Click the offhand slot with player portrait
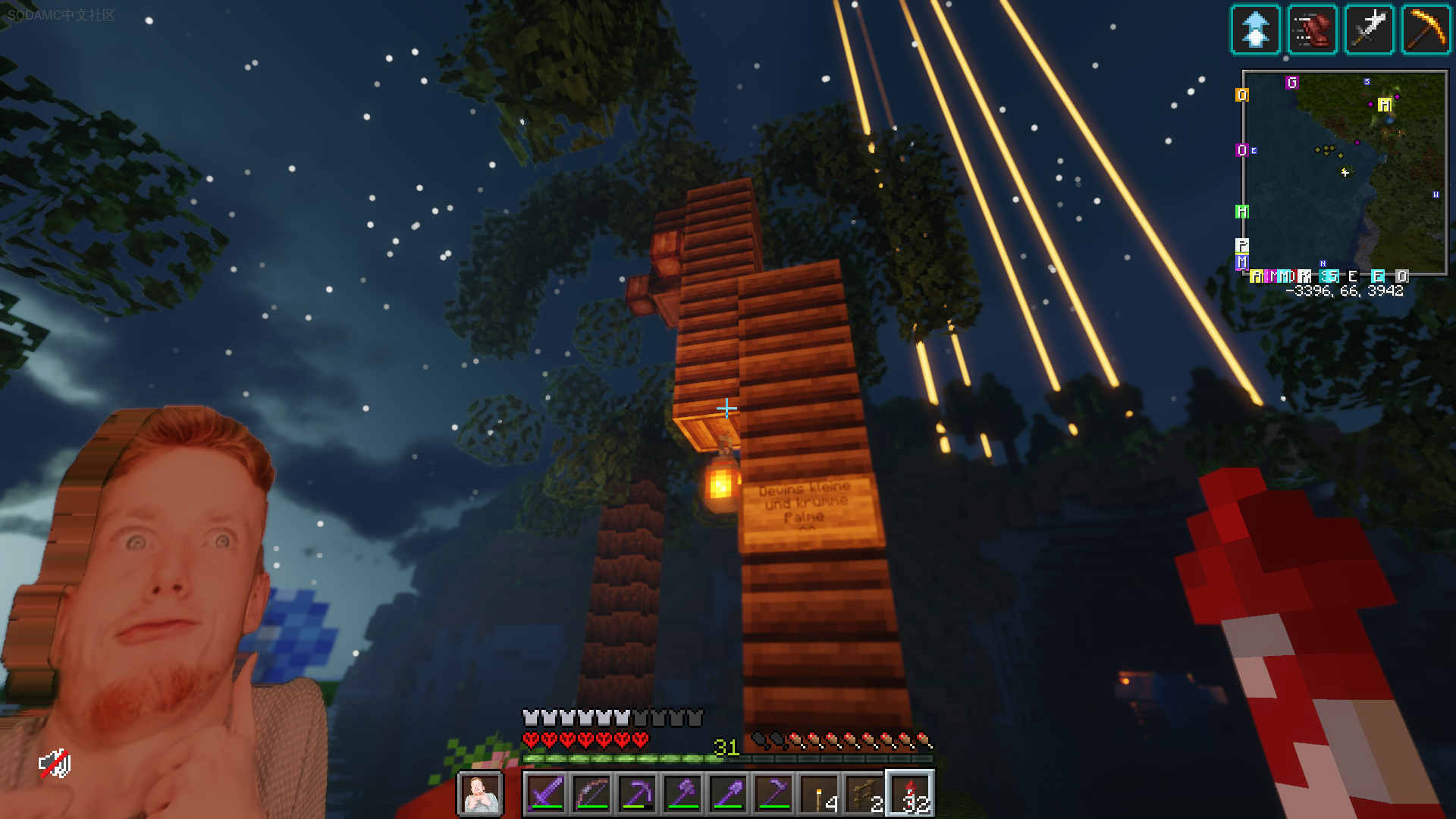Image resolution: width=1456 pixels, height=819 pixels. 480,794
